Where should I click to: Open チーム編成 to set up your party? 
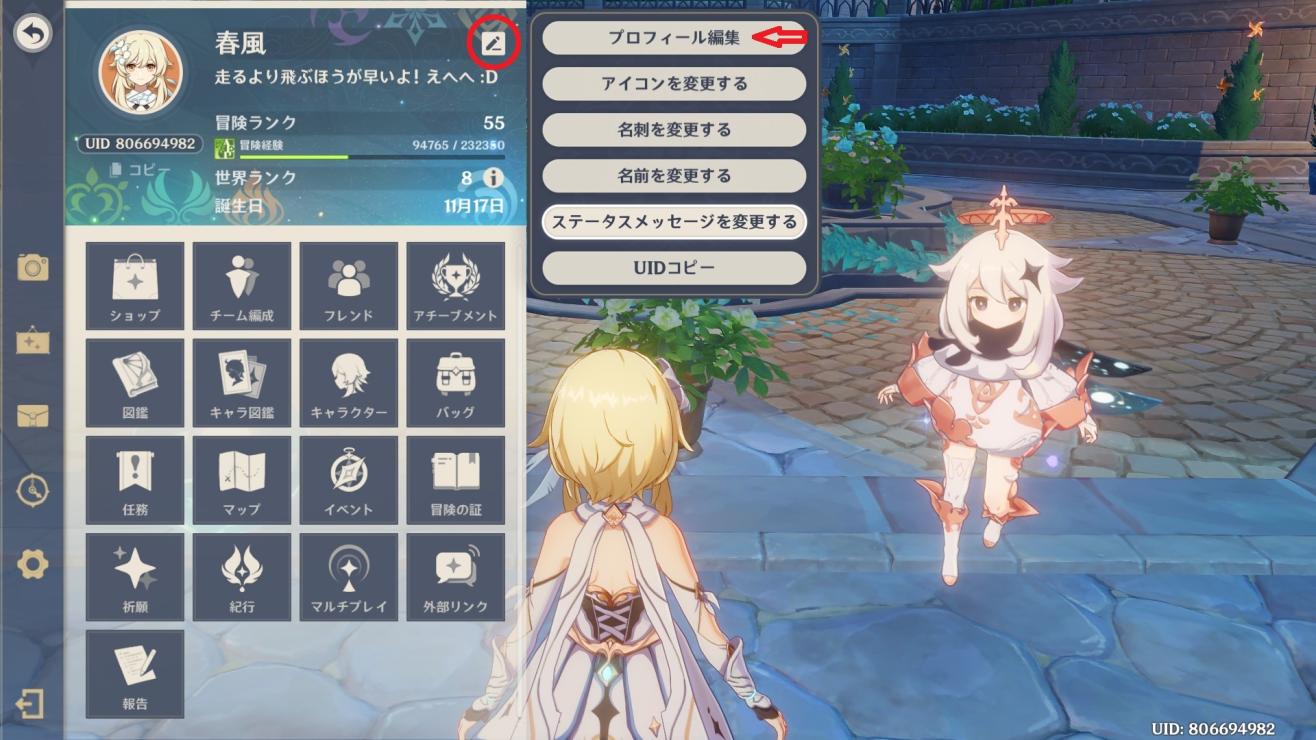241,285
